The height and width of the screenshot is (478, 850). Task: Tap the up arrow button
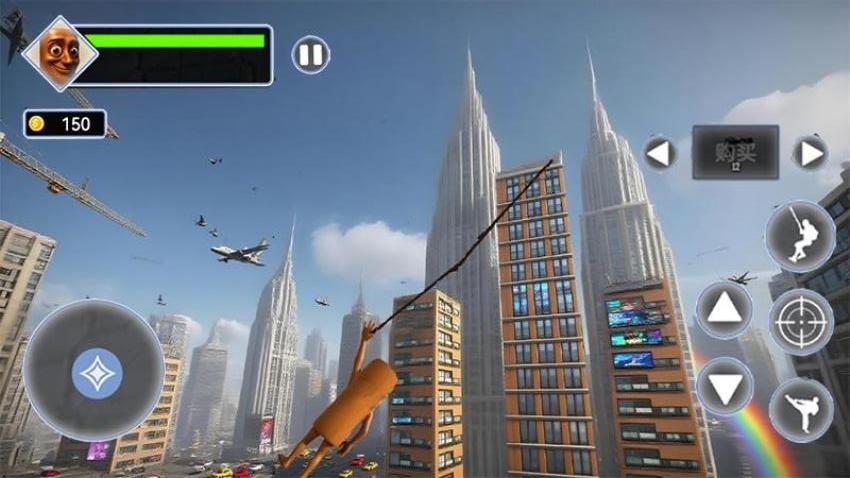pos(724,311)
